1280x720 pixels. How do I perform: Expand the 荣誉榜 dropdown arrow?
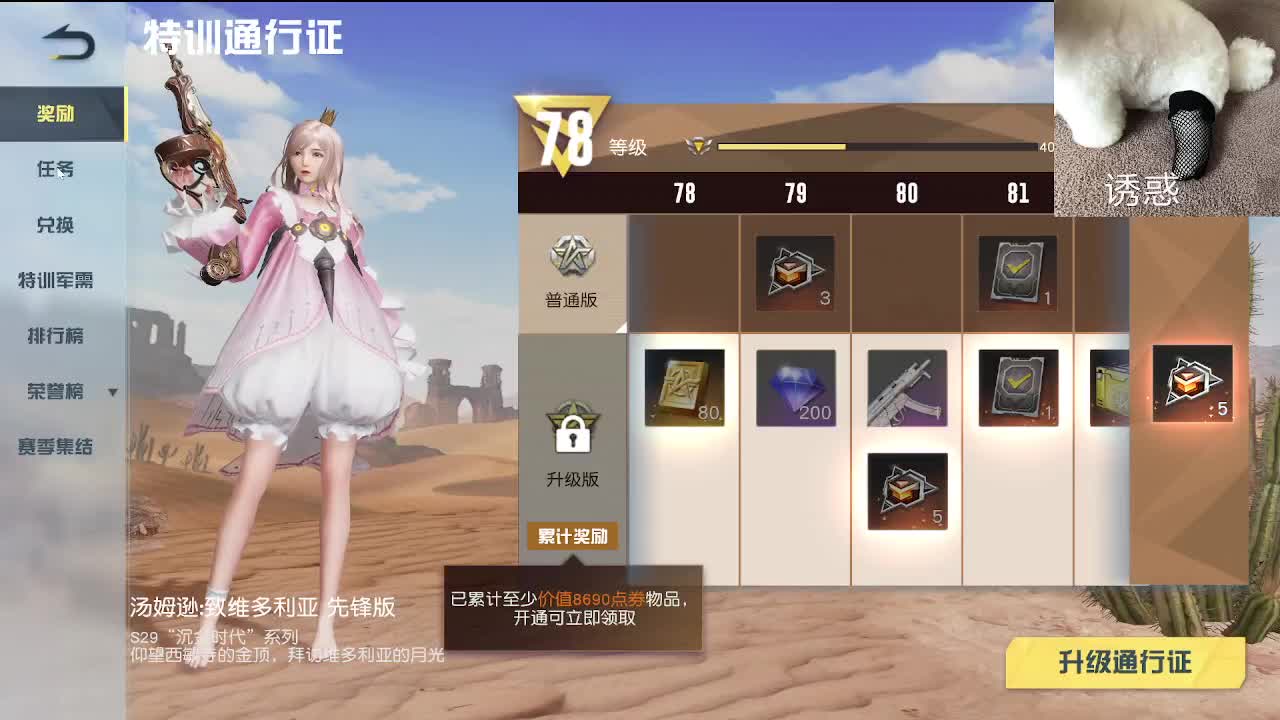coord(113,394)
